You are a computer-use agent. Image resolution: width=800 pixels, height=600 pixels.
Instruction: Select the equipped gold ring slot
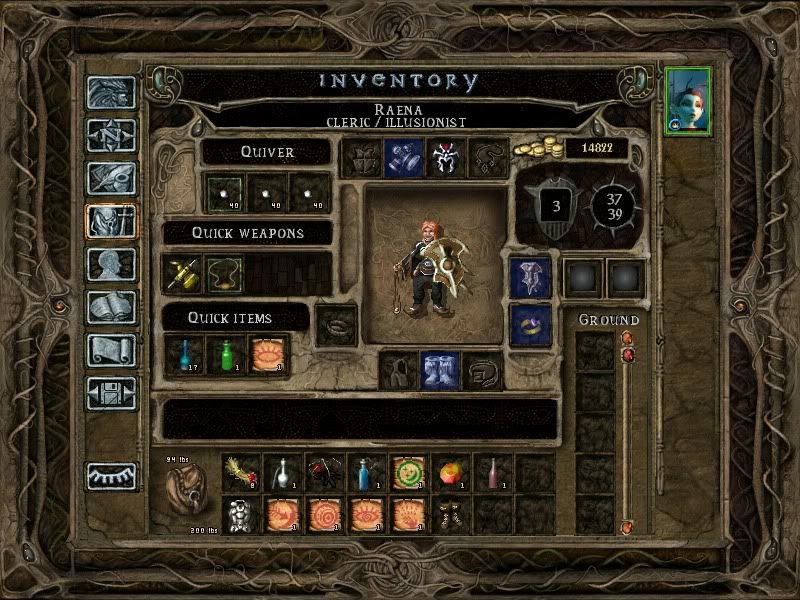coord(530,322)
